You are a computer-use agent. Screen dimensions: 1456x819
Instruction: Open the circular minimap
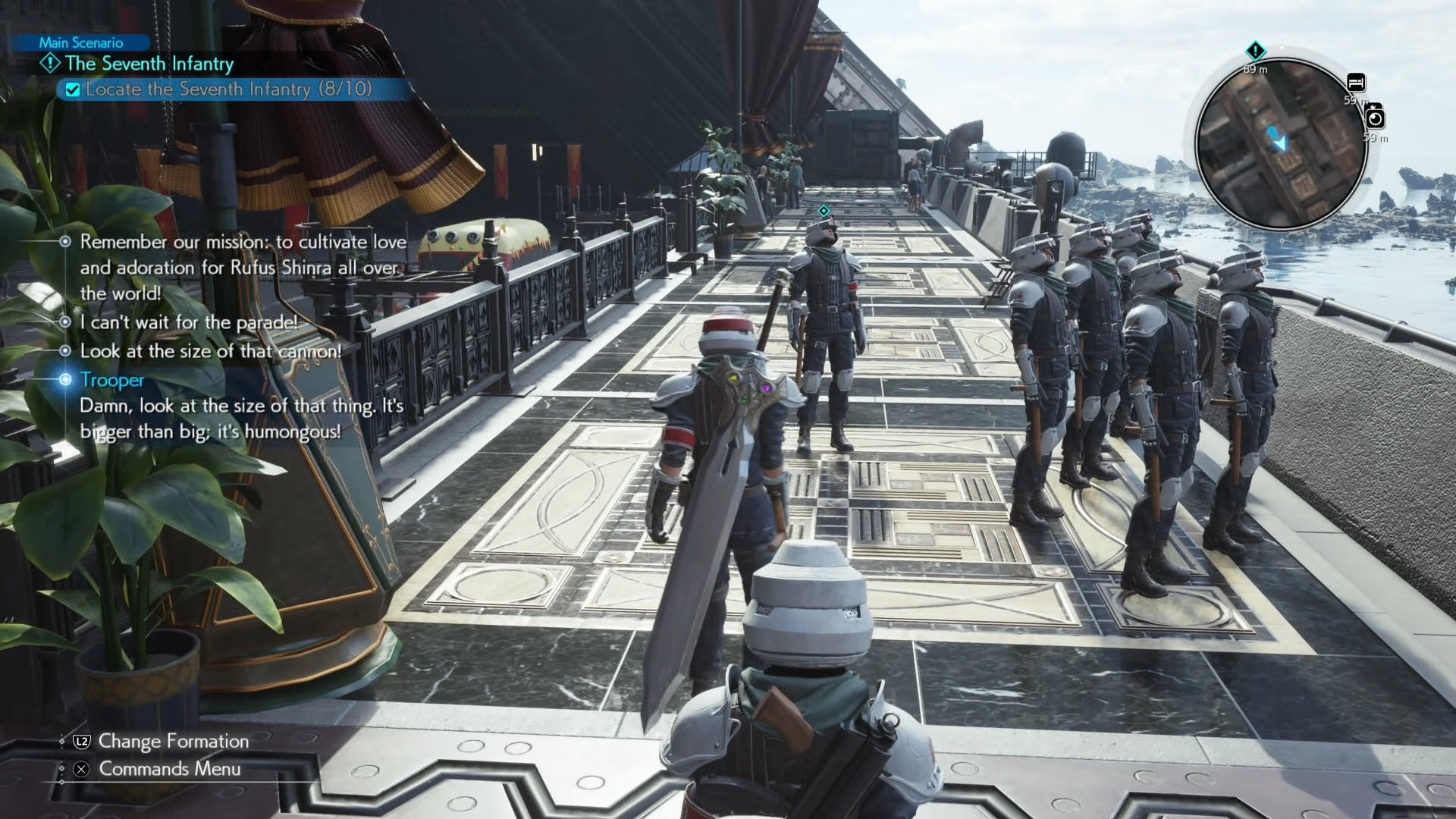(x=1281, y=143)
